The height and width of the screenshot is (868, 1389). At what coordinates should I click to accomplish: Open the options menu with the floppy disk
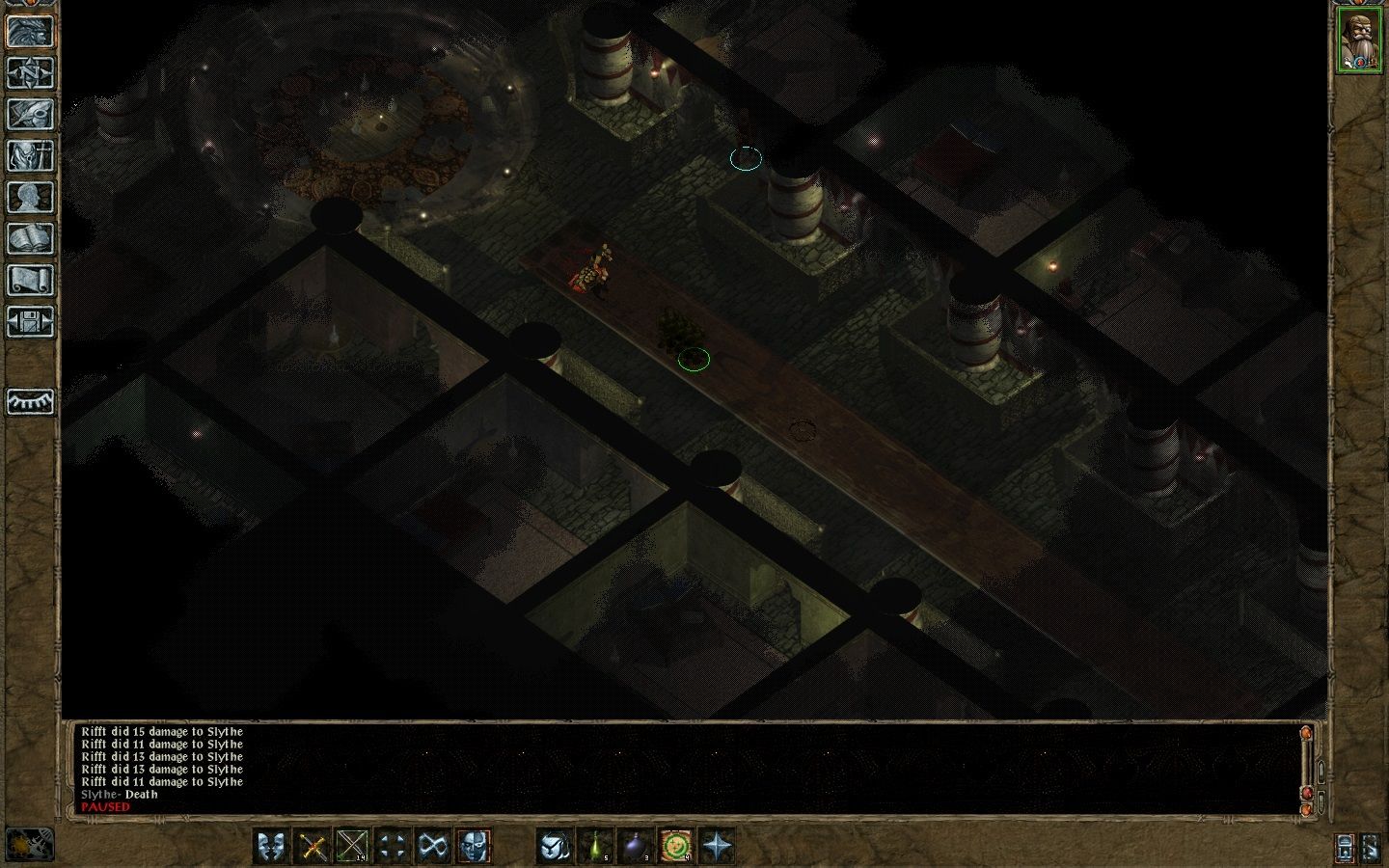(30, 321)
